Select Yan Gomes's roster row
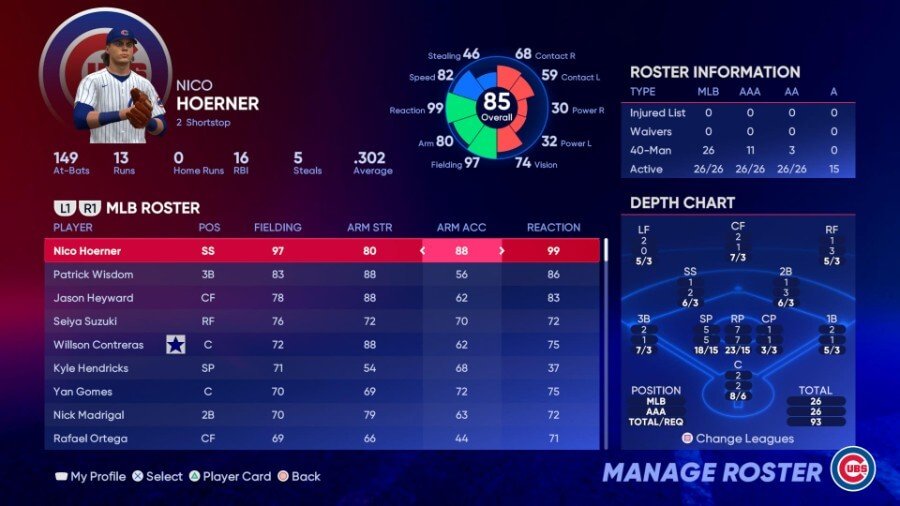 coord(300,392)
